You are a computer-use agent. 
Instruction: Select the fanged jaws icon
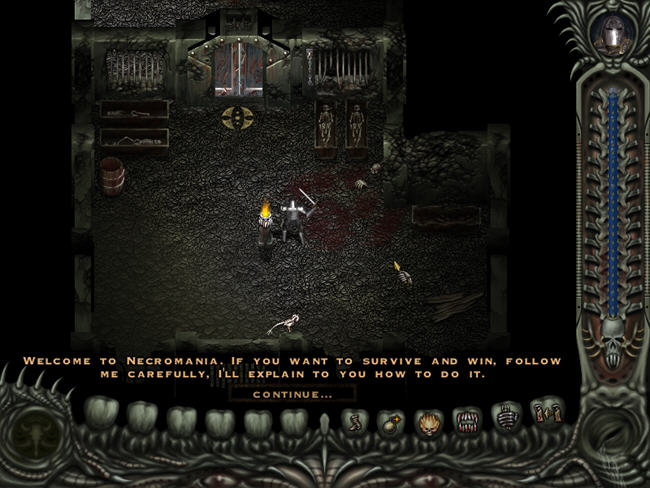tap(468, 420)
